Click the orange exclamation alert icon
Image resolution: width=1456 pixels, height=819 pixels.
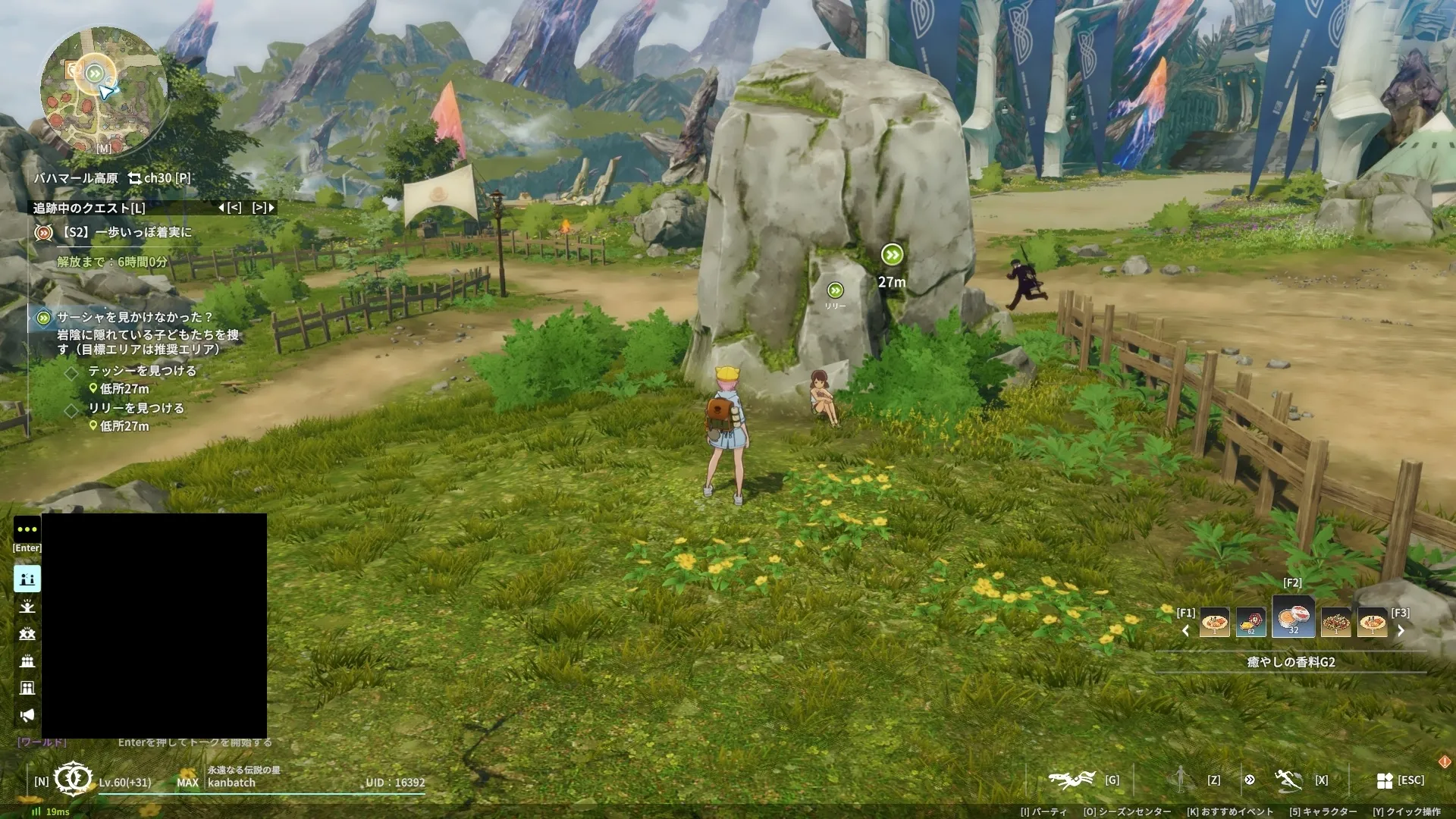pos(1444,761)
